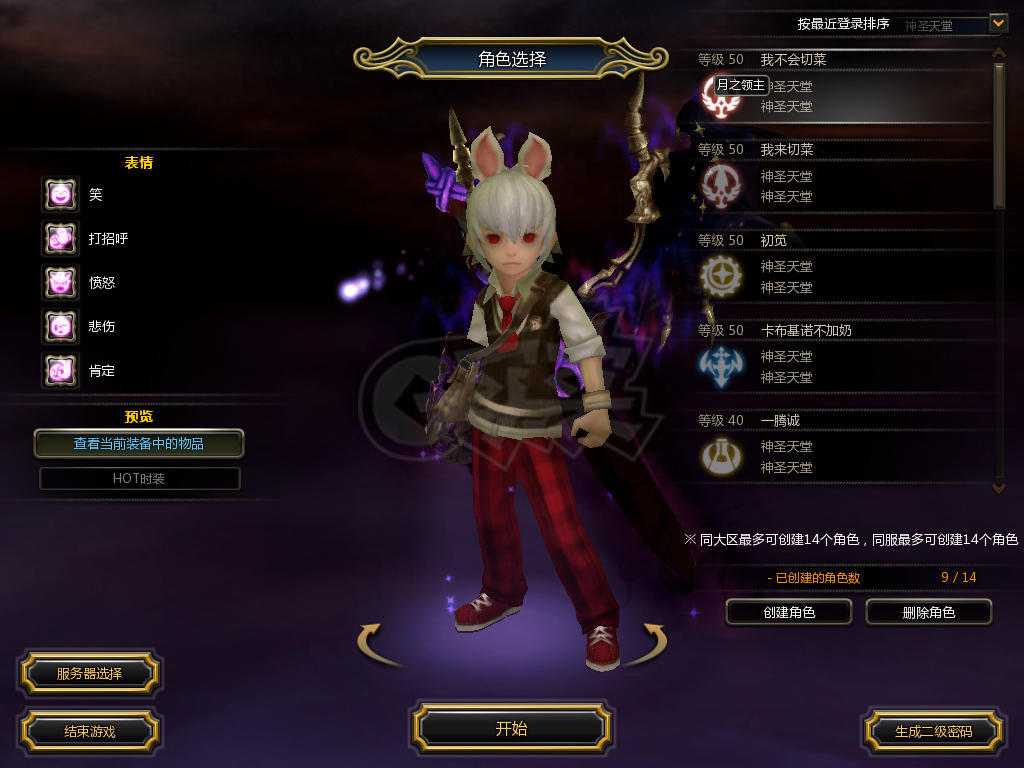Open 服务器选择 server selection
Viewport: 1024px width, 768px height.
click(89, 674)
